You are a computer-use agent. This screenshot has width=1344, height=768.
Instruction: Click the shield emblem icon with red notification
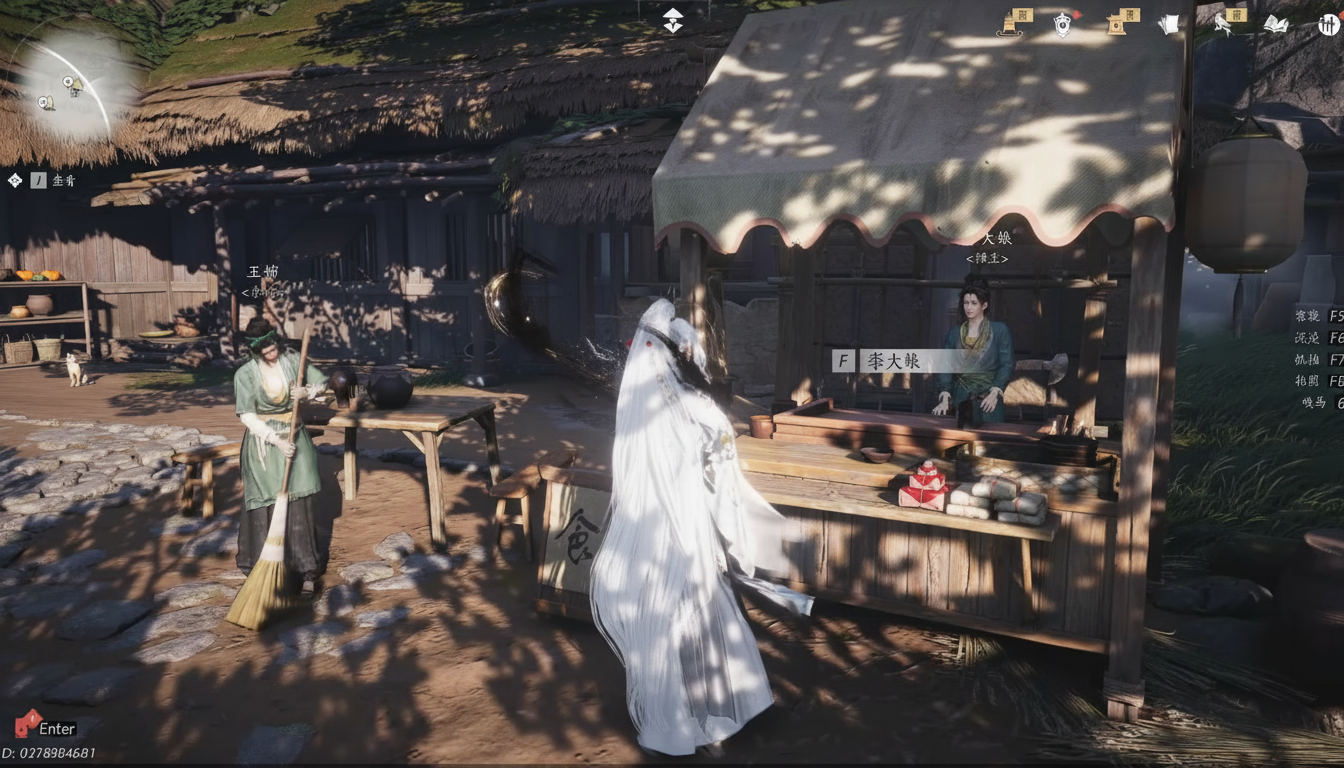[1062, 25]
